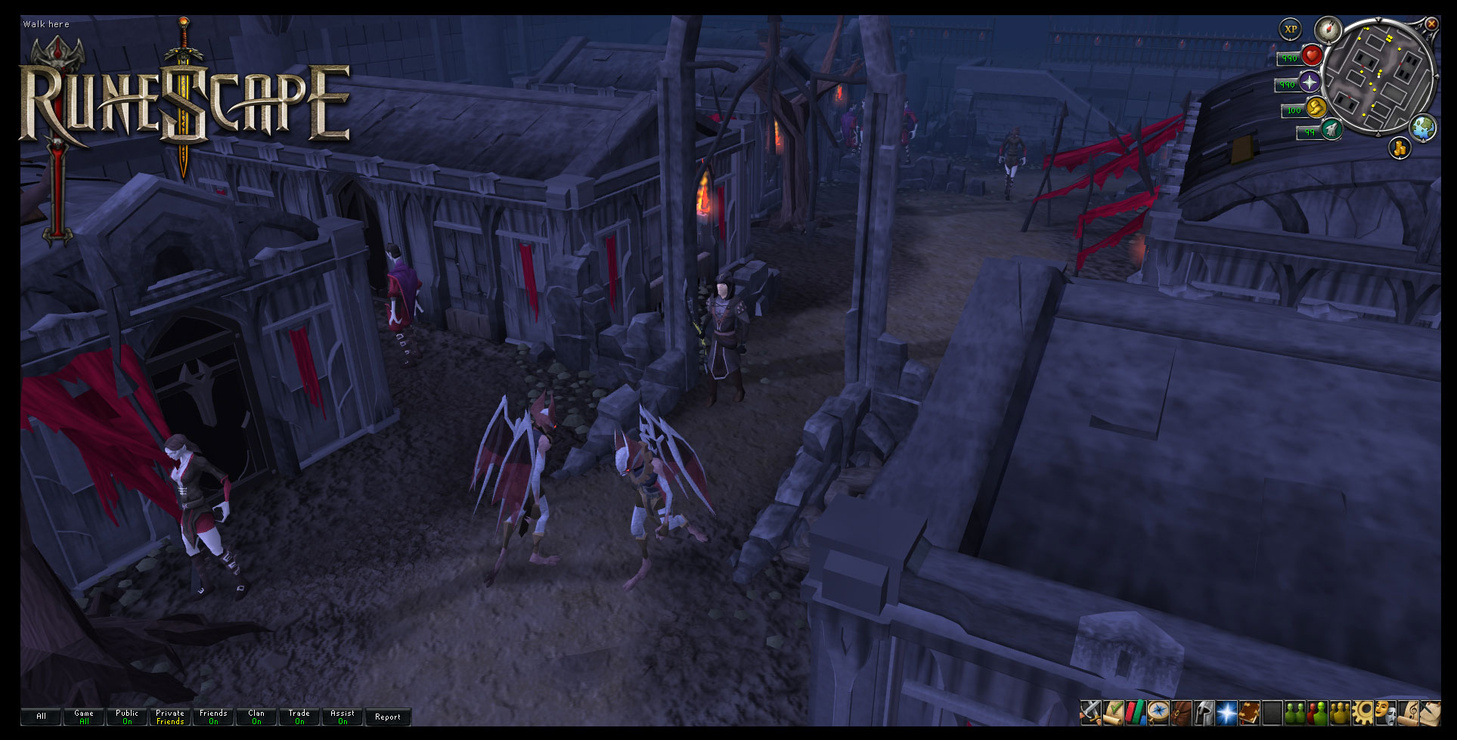Image resolution: width=1457 pixels, height=740 pixels.
Task: Toggle Trade chat off
Action: [298, 717]
